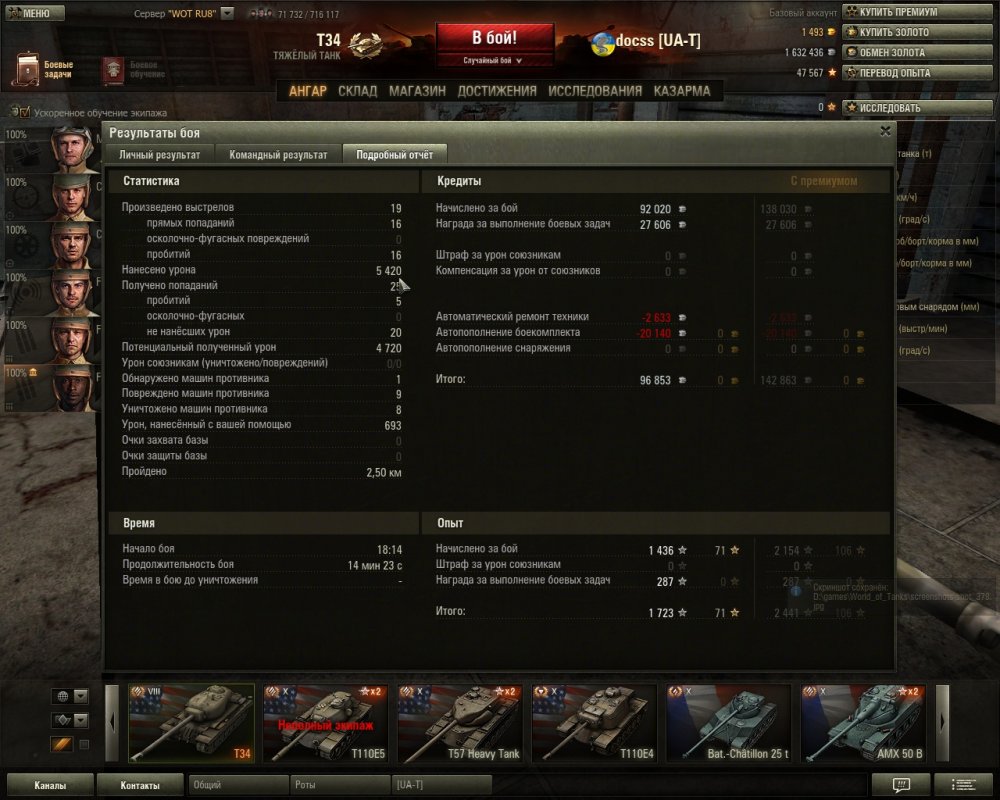Viewport: 1000px width, 800px height.
Task: Click КУПИТЬ ПРЕМИУМ button
Action: pyautogui.click(x=895, y=12)
